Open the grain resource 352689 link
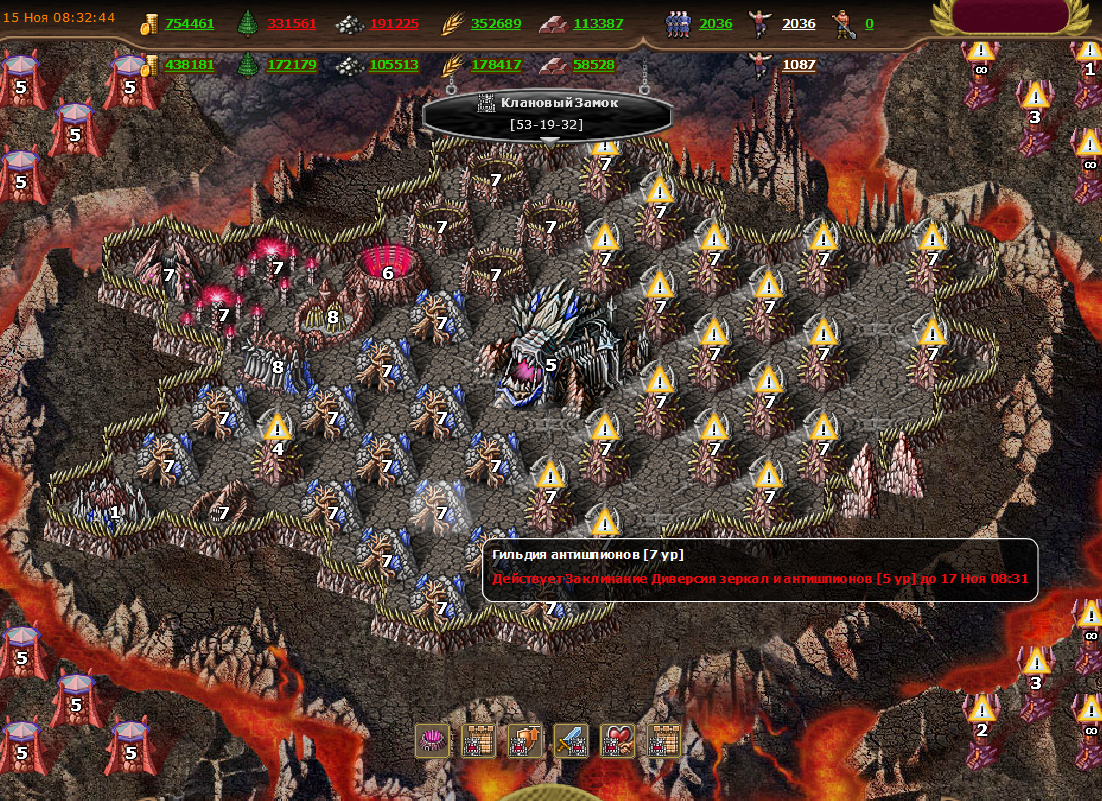This screenshot has width=1102, height=801. pyautogui.click(x=496, y=24)
